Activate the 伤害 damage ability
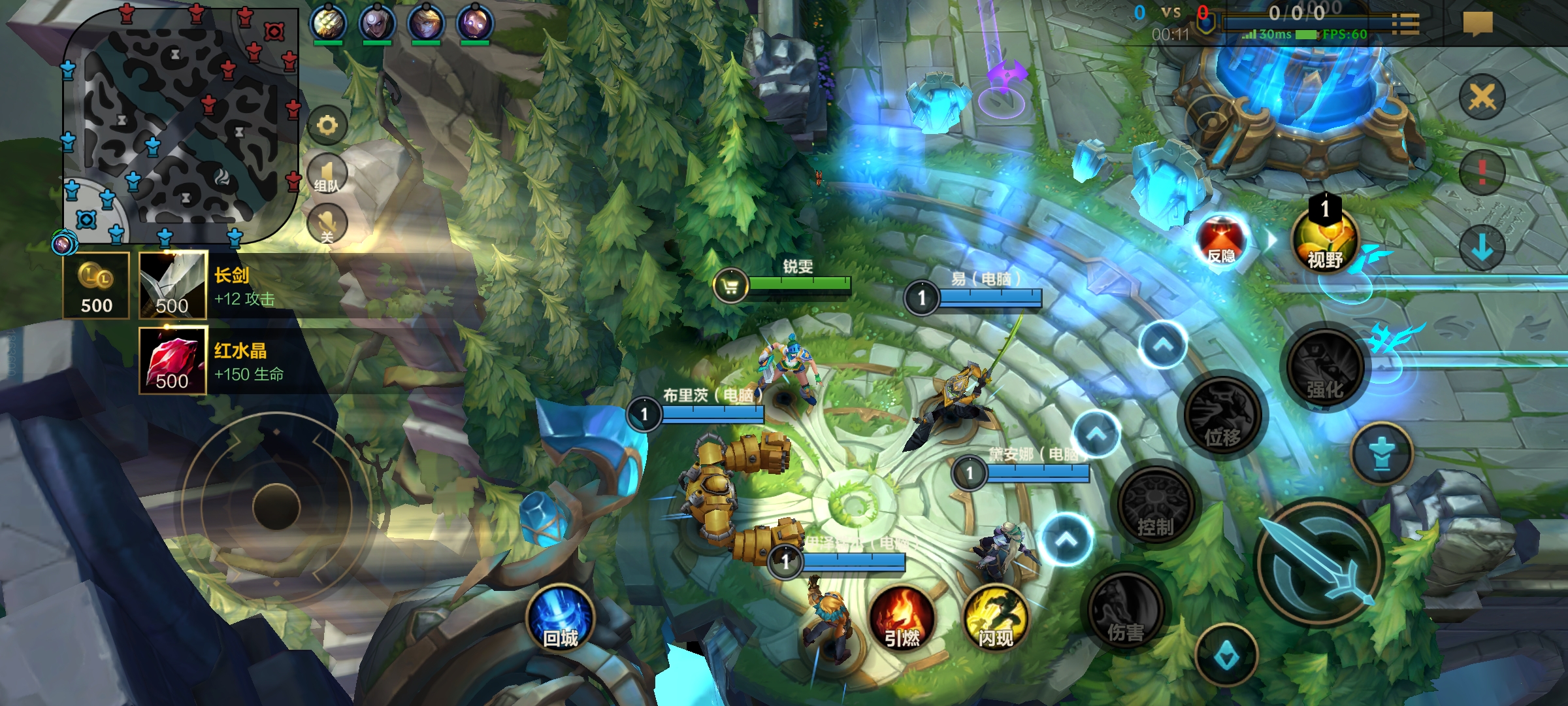The height and width of the screenshot is (706, 1568). 1126,611
